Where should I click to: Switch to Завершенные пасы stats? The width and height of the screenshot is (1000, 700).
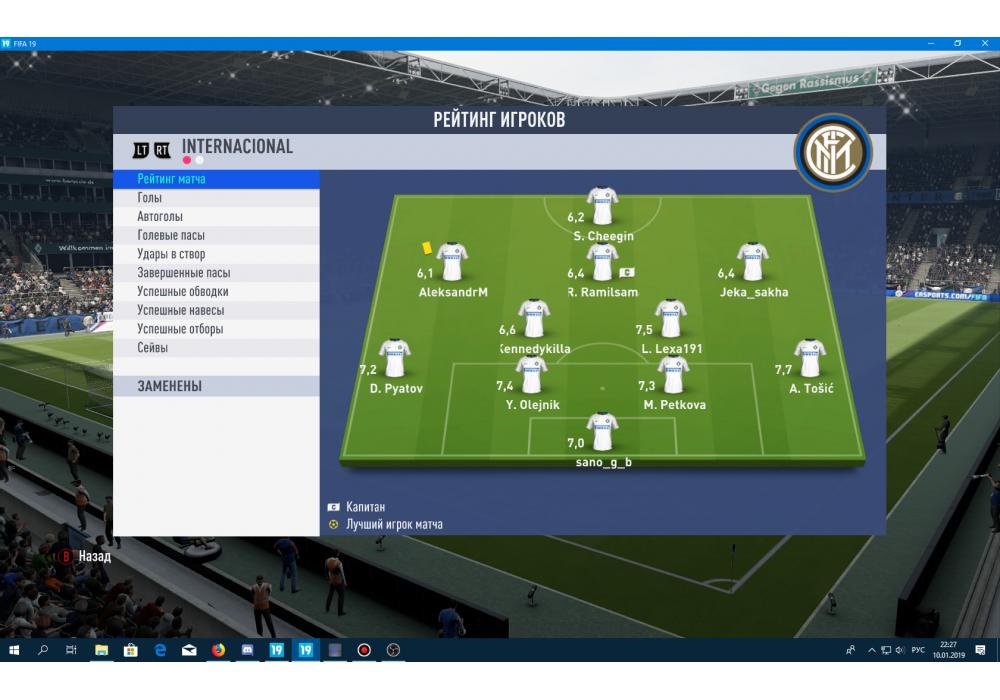click(x=184, y=273)
